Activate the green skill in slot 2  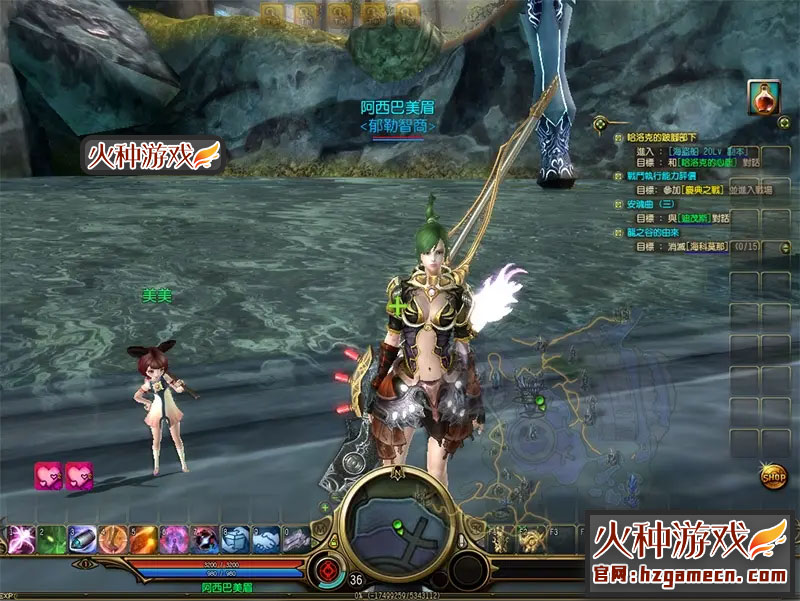(52, 539)
